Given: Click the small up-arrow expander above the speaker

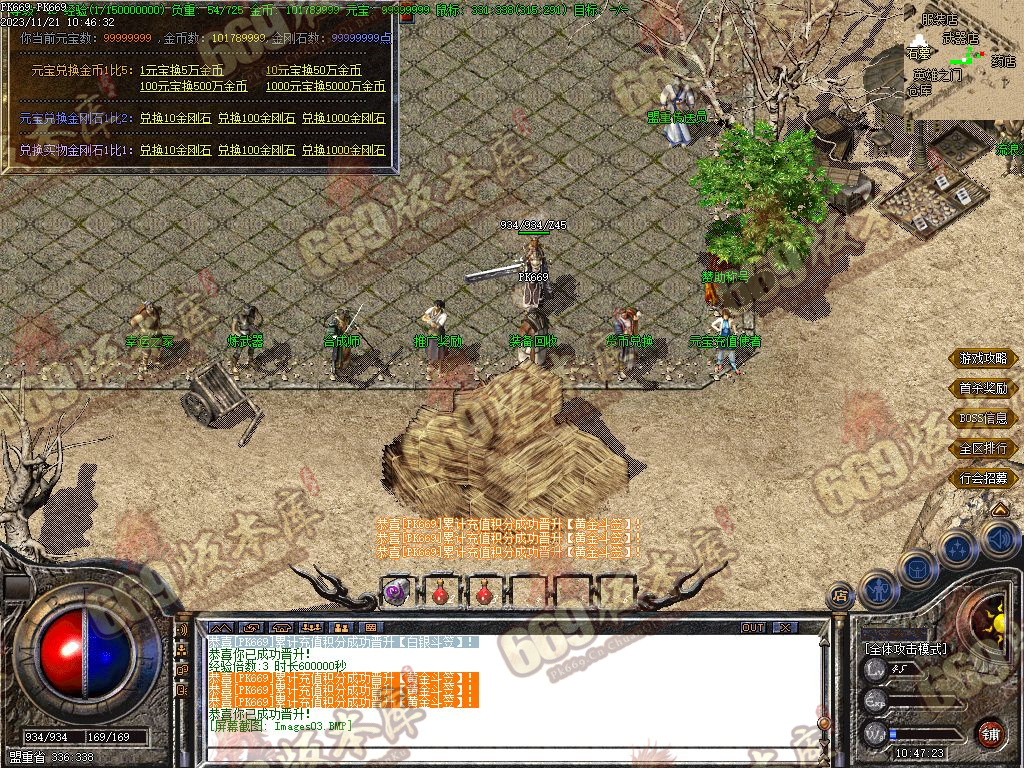Looking at the screenshot, I should tap(999, 510).
